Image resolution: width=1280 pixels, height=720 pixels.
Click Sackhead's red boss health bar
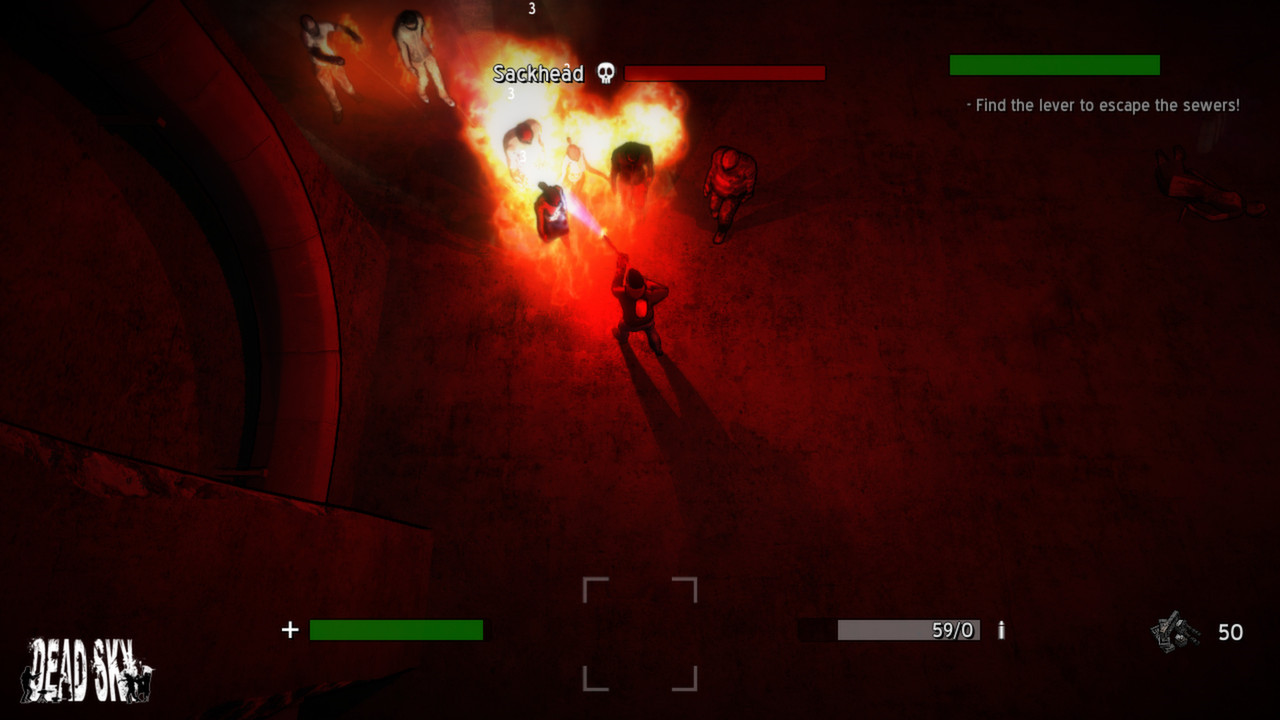tap(723, 73)
